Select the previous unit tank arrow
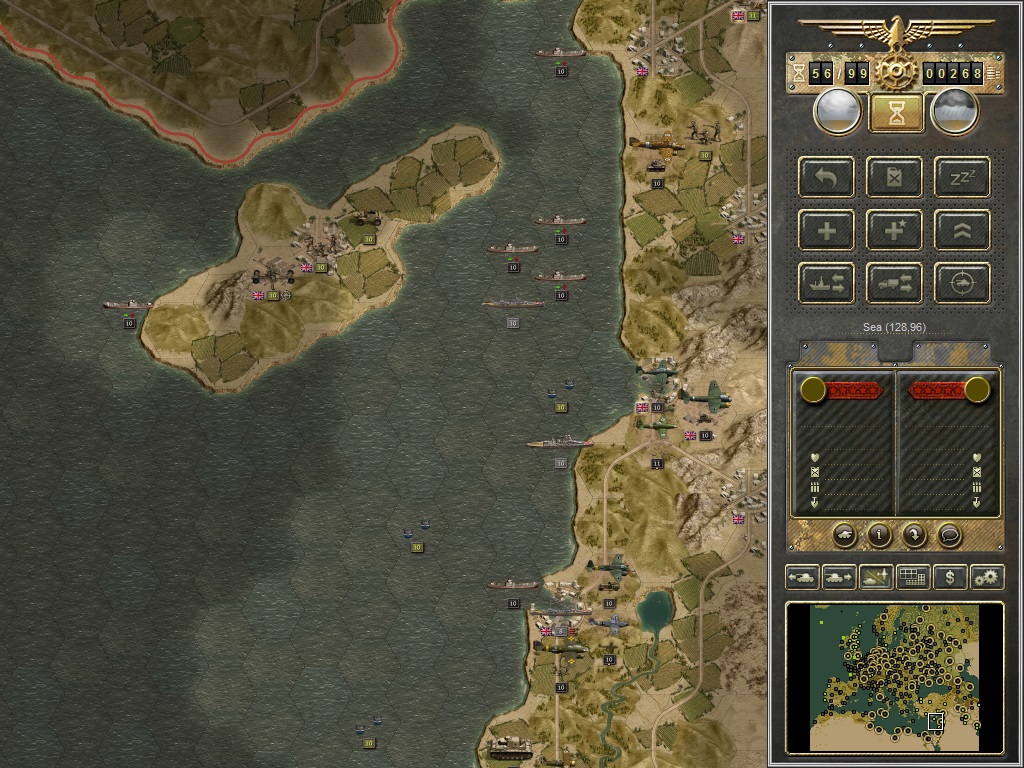 [x=803, y=577]
